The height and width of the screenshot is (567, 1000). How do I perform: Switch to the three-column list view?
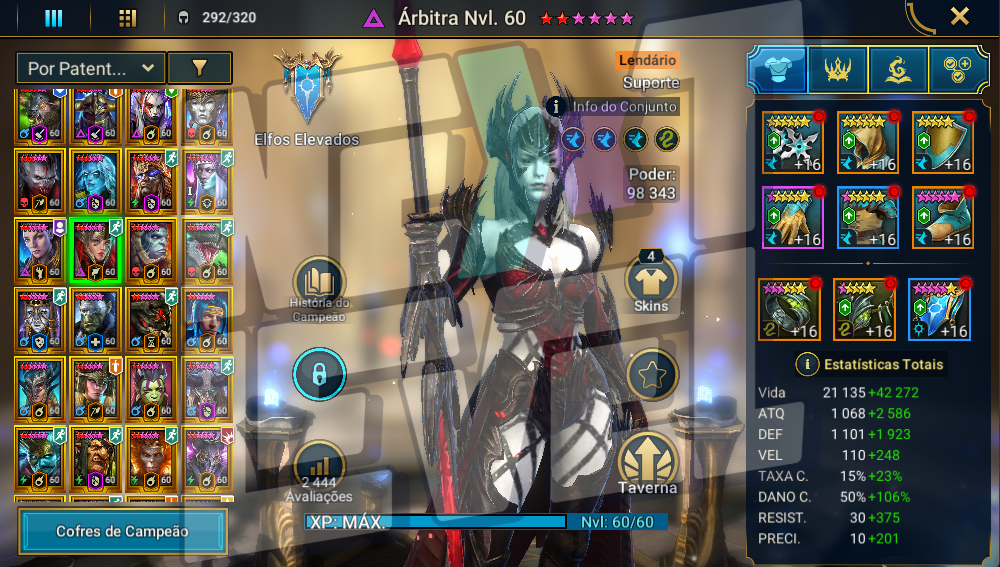54,18
